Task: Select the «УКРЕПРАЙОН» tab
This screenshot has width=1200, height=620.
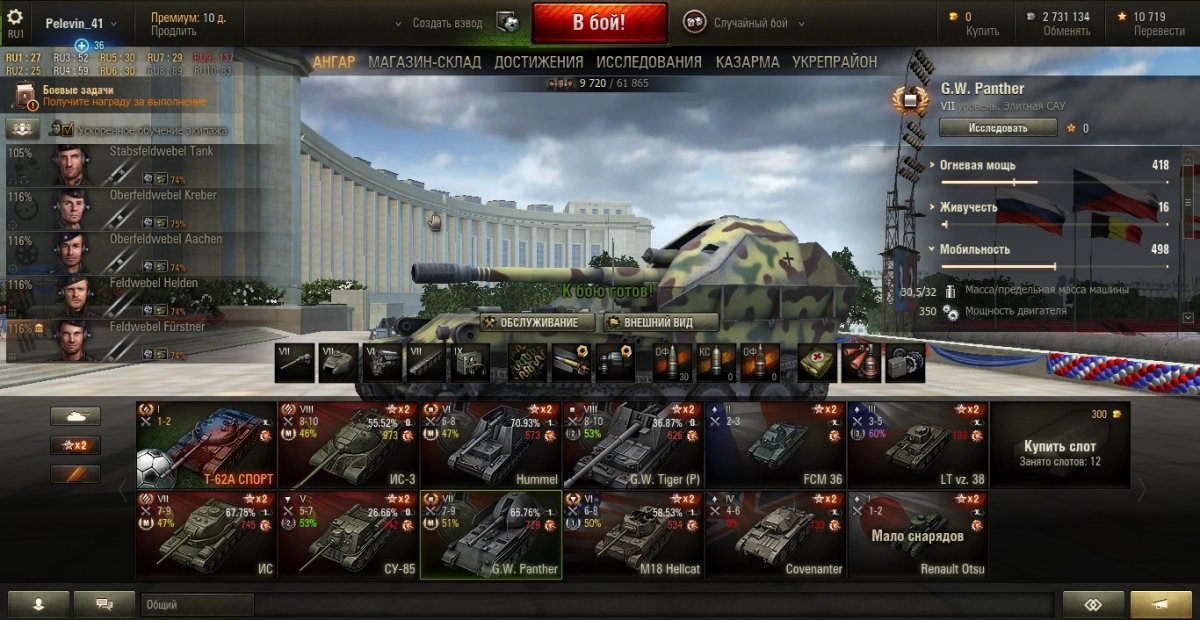Action: coord(834,62)
